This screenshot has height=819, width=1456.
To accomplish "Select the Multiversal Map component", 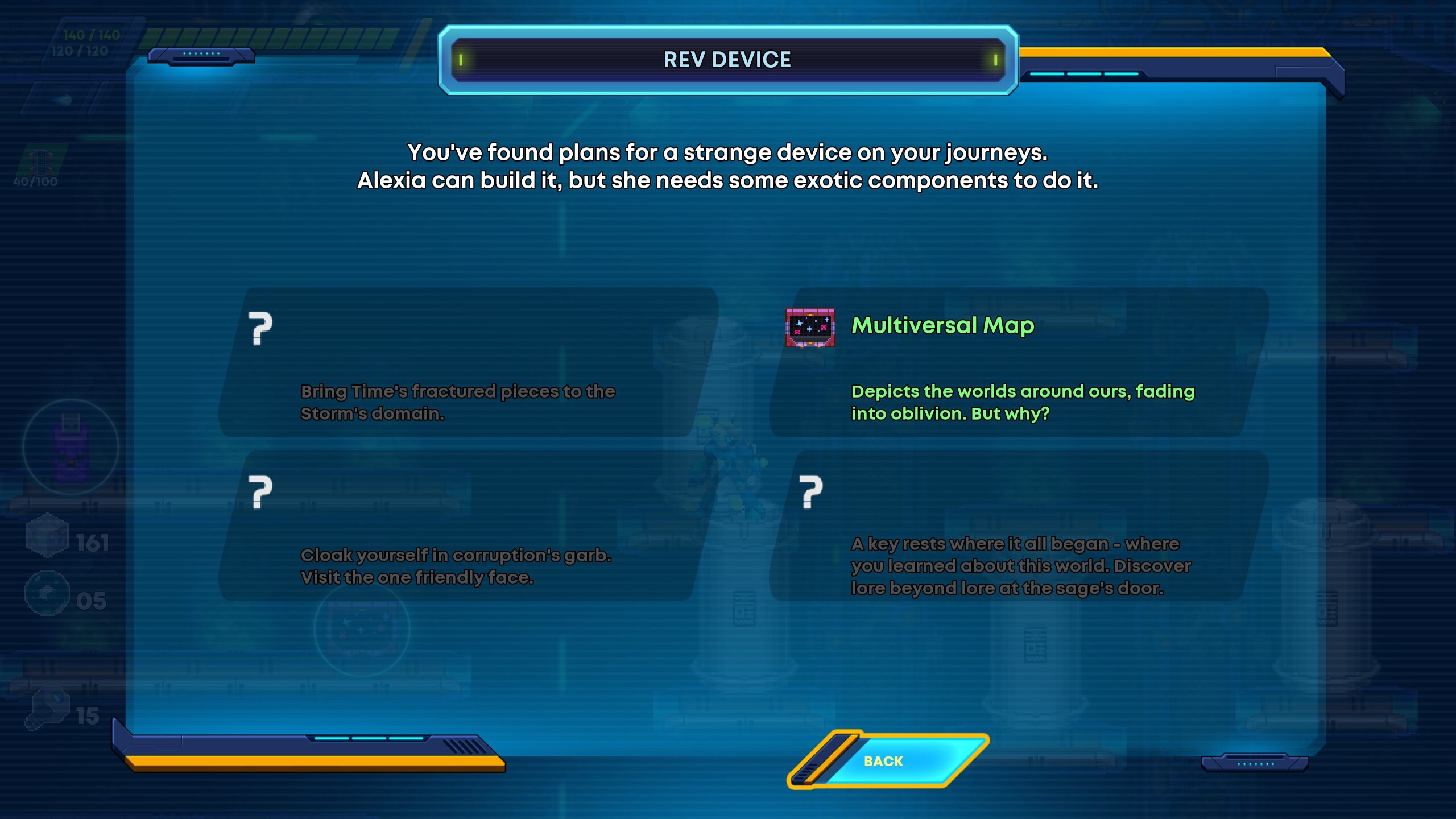I will (x=1018, y=362).
